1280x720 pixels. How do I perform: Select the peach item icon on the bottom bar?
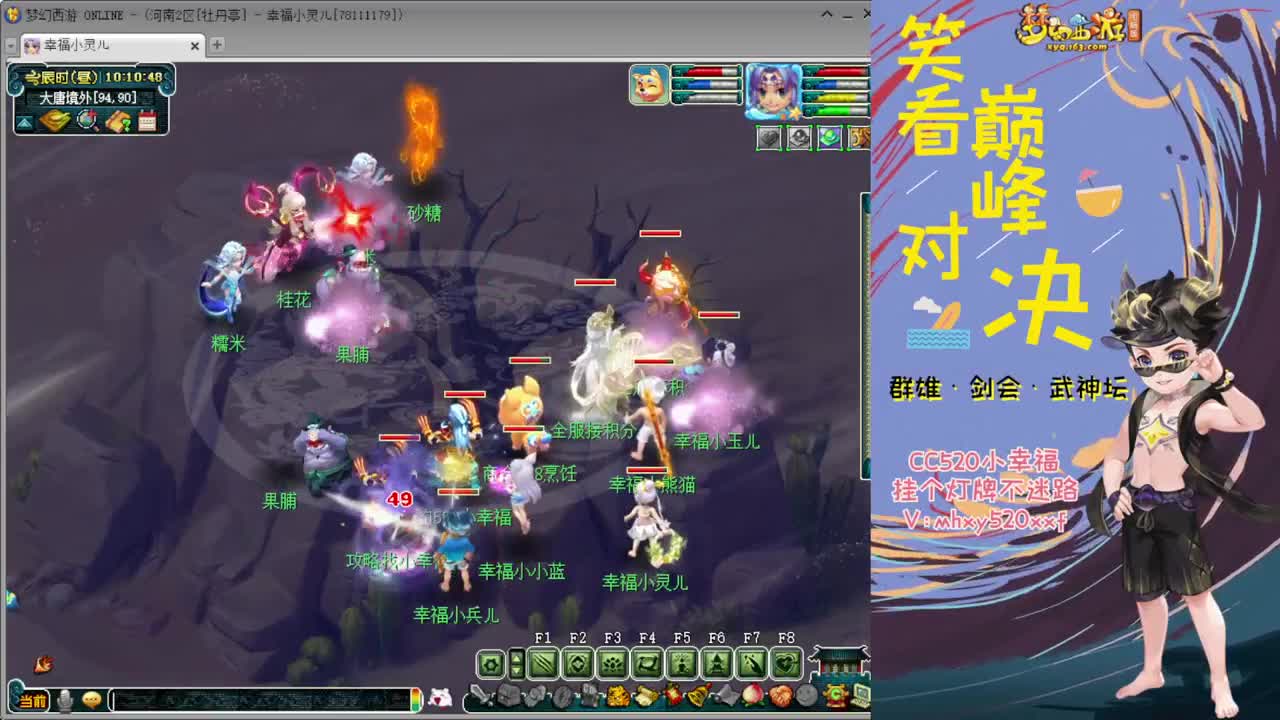tap(751, 696)
